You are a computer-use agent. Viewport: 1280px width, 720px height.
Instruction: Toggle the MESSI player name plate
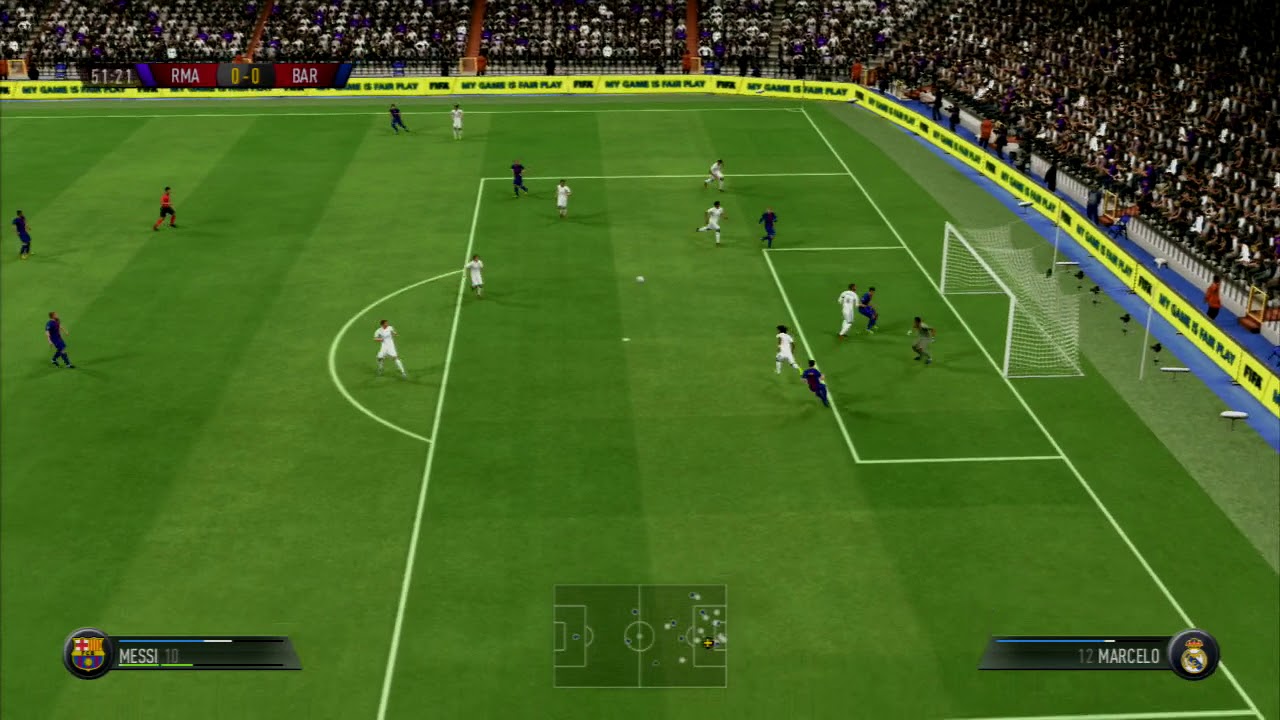(148, 655)
